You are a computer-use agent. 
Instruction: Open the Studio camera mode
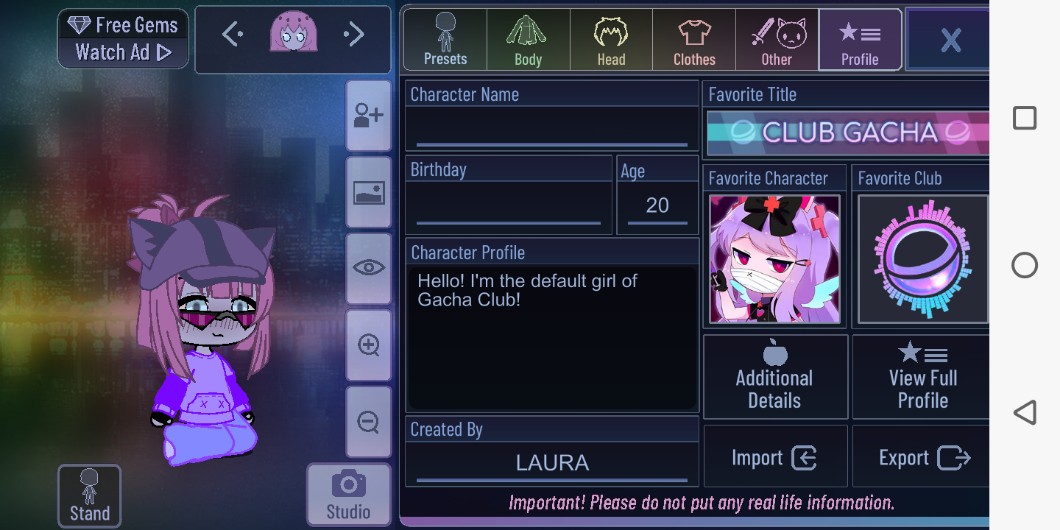[348, 495]
